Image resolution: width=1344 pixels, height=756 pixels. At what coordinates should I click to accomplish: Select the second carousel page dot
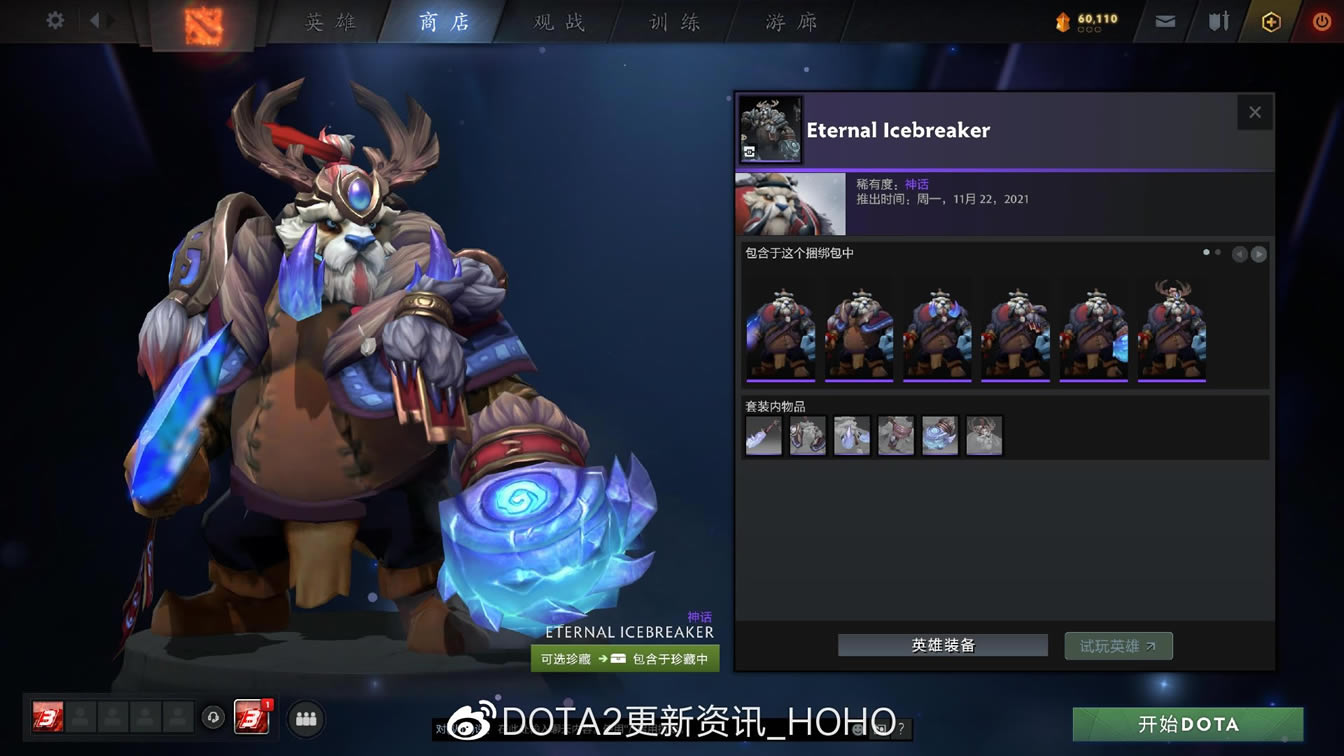click(x=1219, y=253)
